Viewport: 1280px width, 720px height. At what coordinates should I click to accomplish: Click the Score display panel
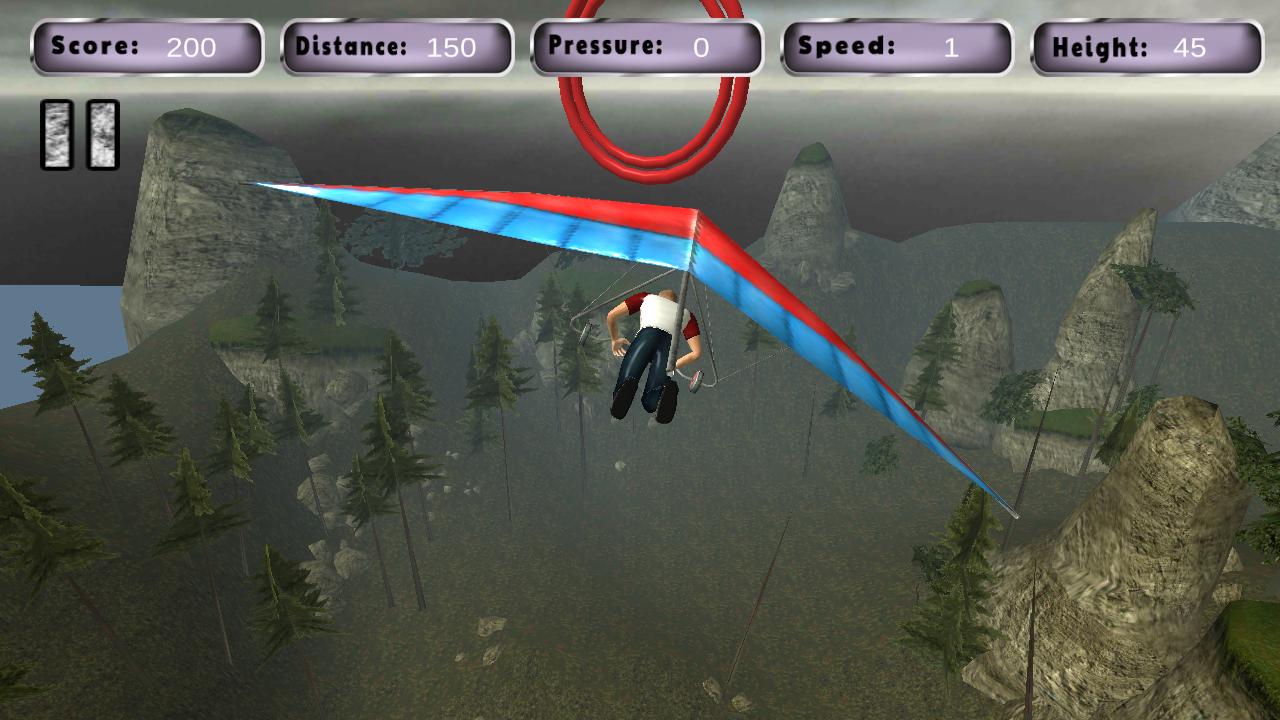pyautogui.click(x=148, y=47)
